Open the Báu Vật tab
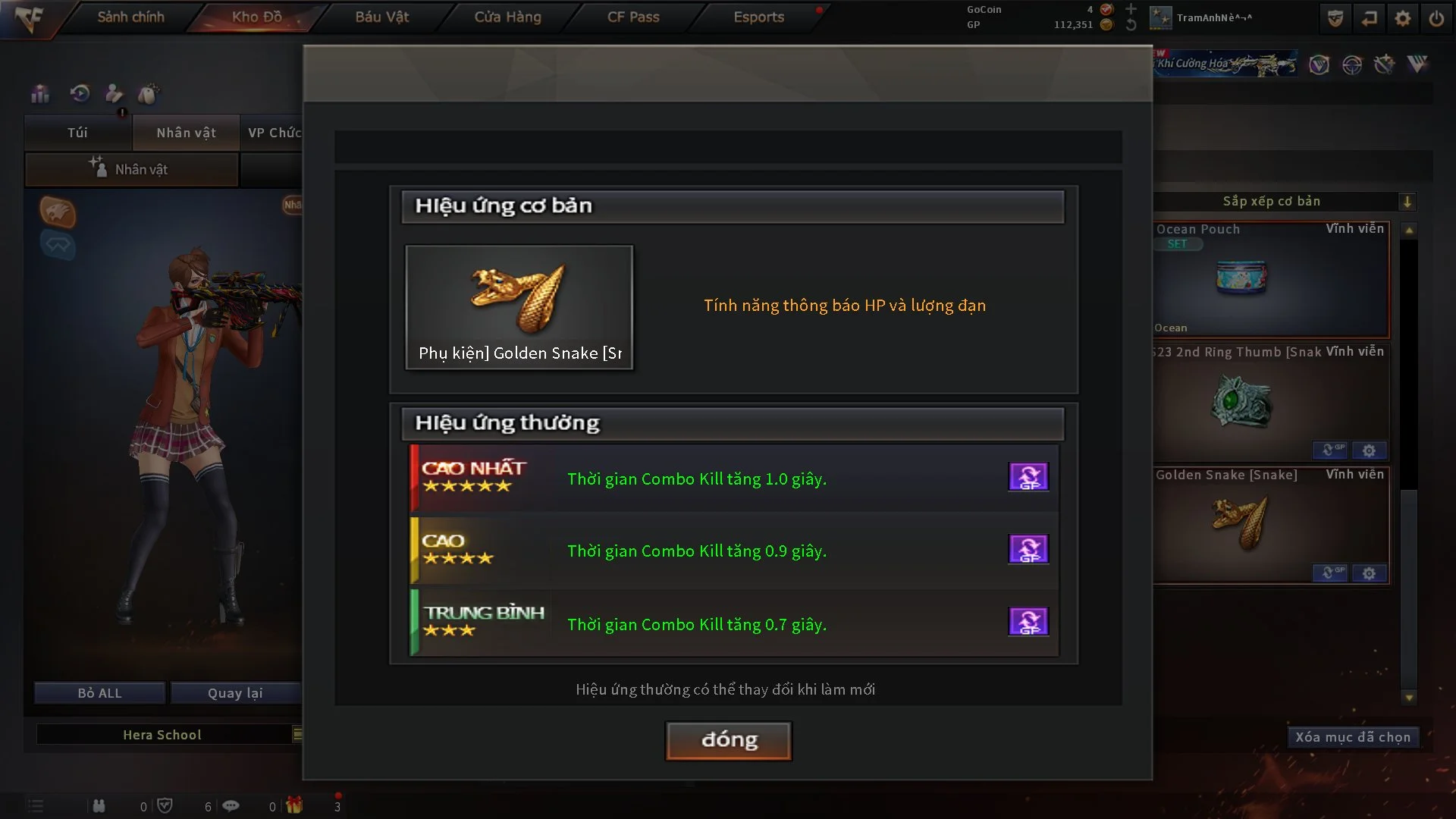The height and width of the screenshot is (819, 1456). click(382, 17)
